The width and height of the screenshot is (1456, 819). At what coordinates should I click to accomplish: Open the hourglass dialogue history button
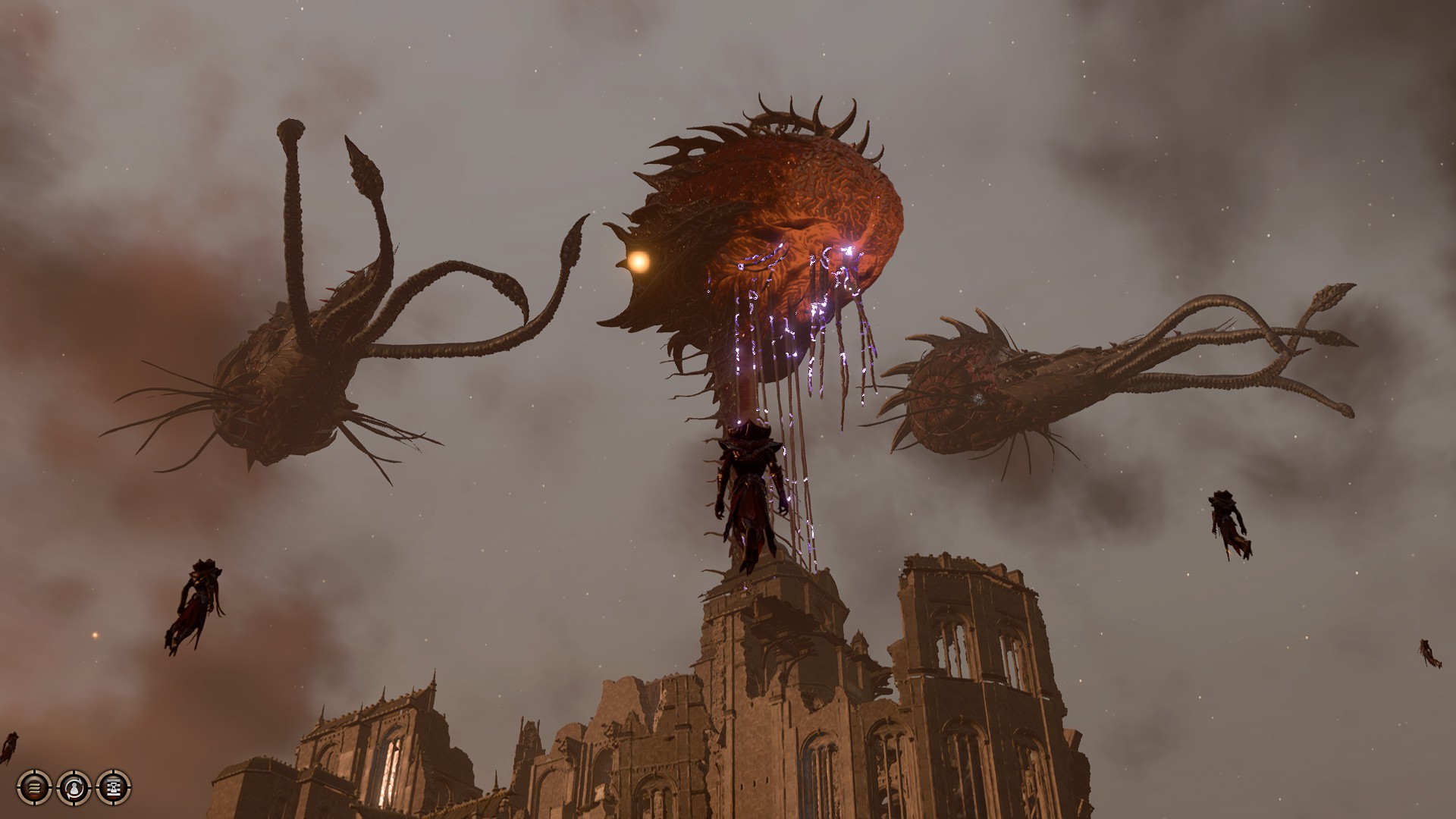coord(114,787)
